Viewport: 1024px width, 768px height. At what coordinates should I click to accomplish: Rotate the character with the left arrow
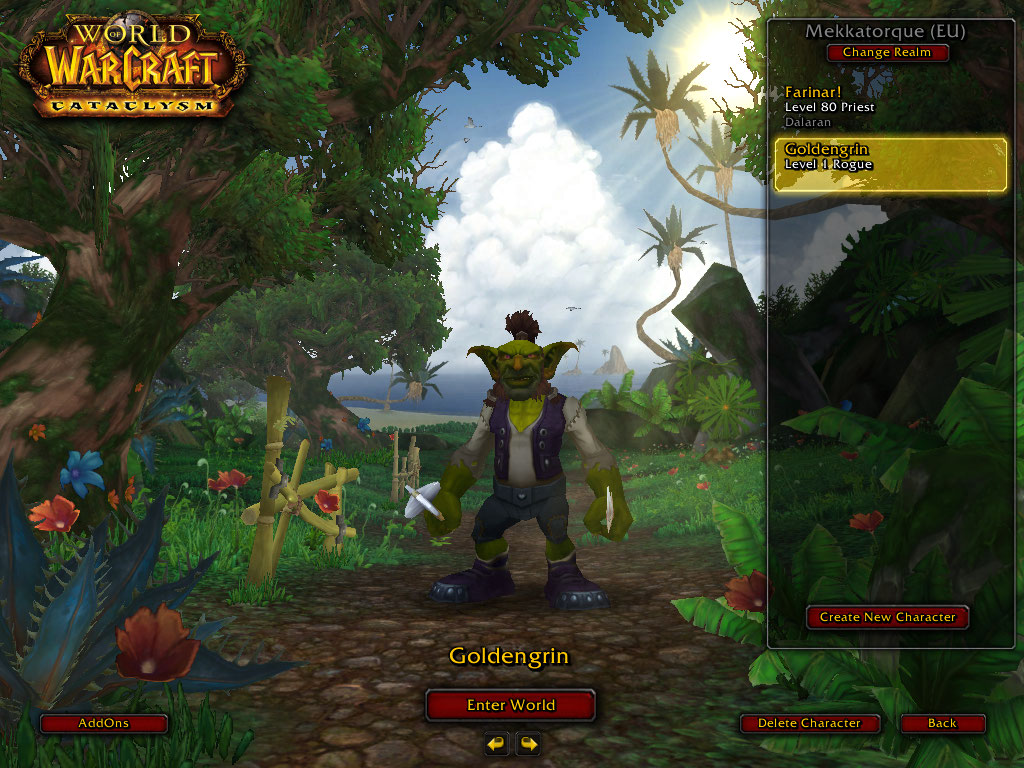pos(497,743)
